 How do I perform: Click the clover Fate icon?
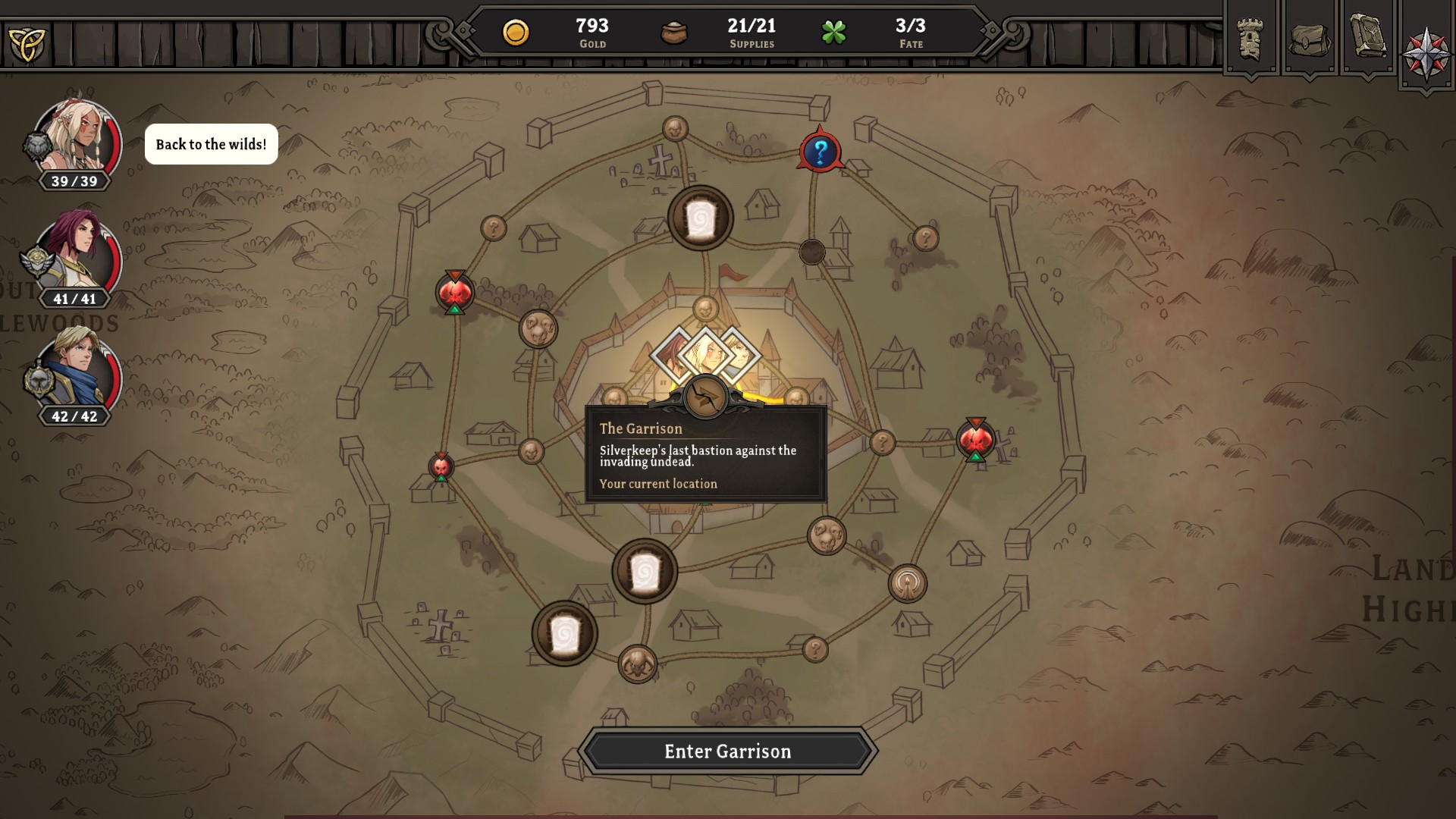click(x=834, y=33)
